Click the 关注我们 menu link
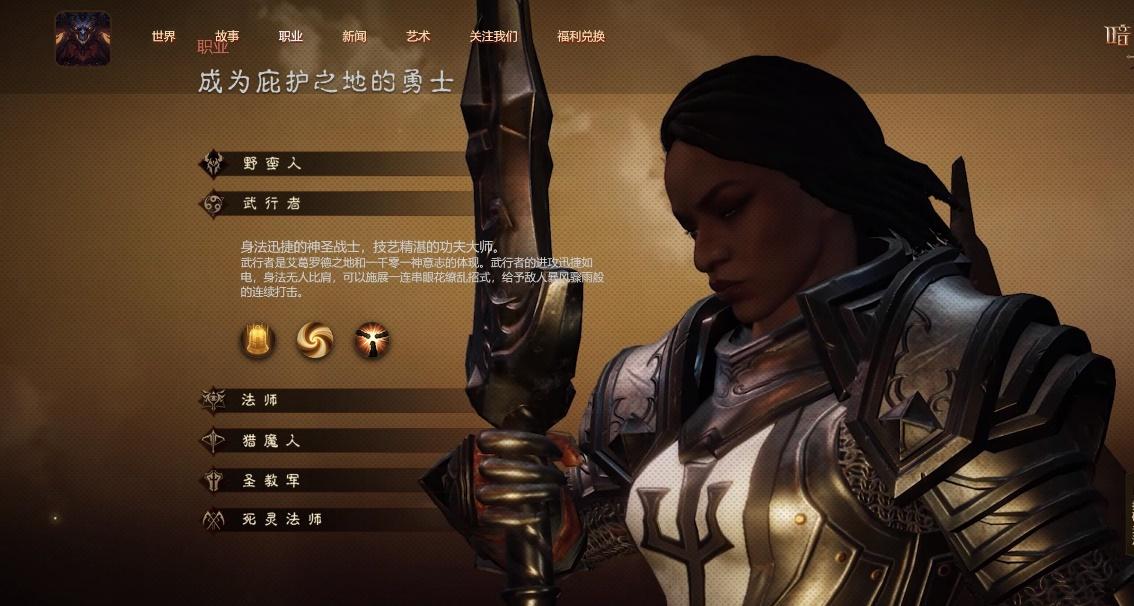 pyautogui.click(x=493, y=37)
